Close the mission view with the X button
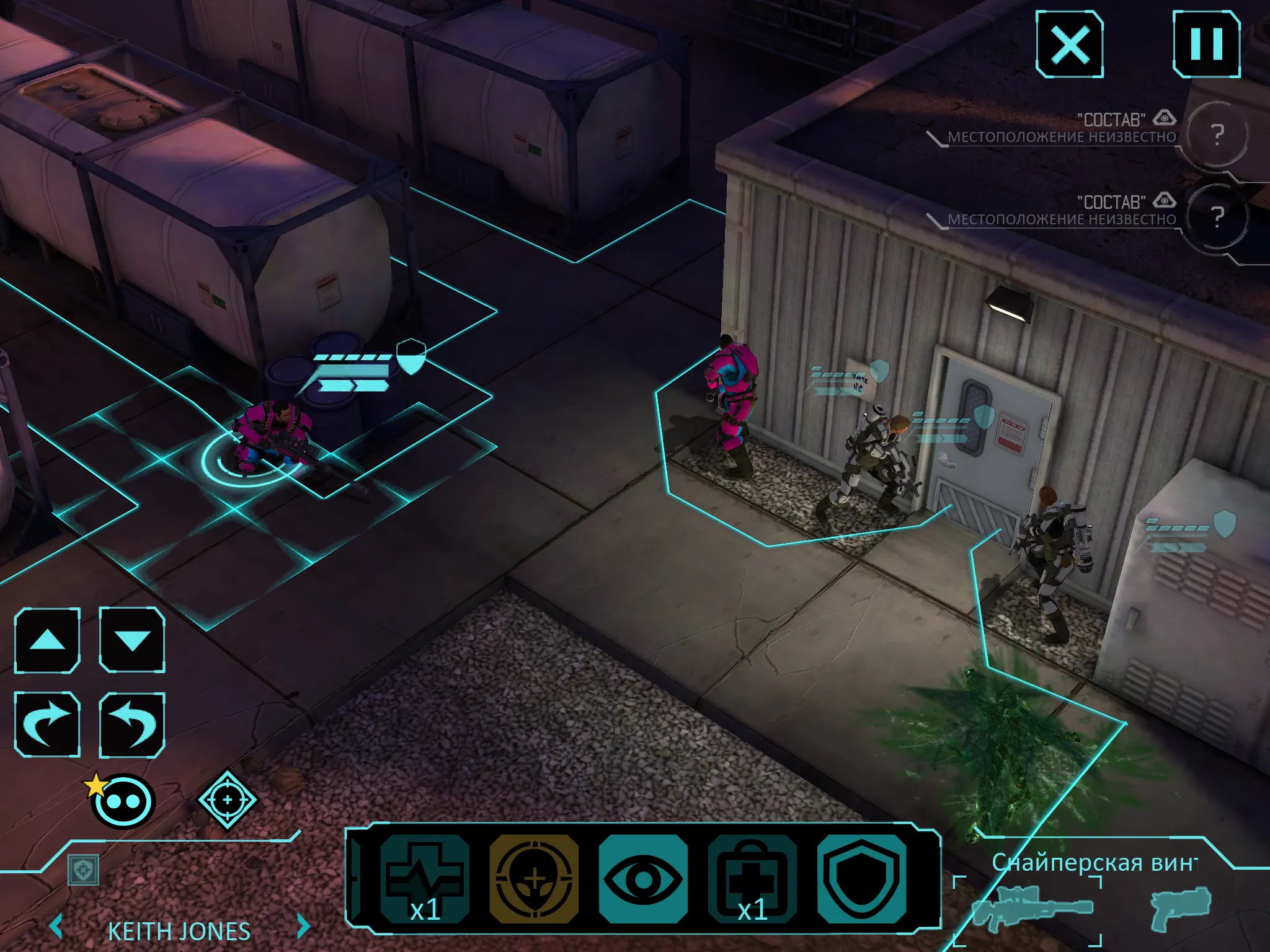This screenshot has height=952, width=1270. (1072, 42)
